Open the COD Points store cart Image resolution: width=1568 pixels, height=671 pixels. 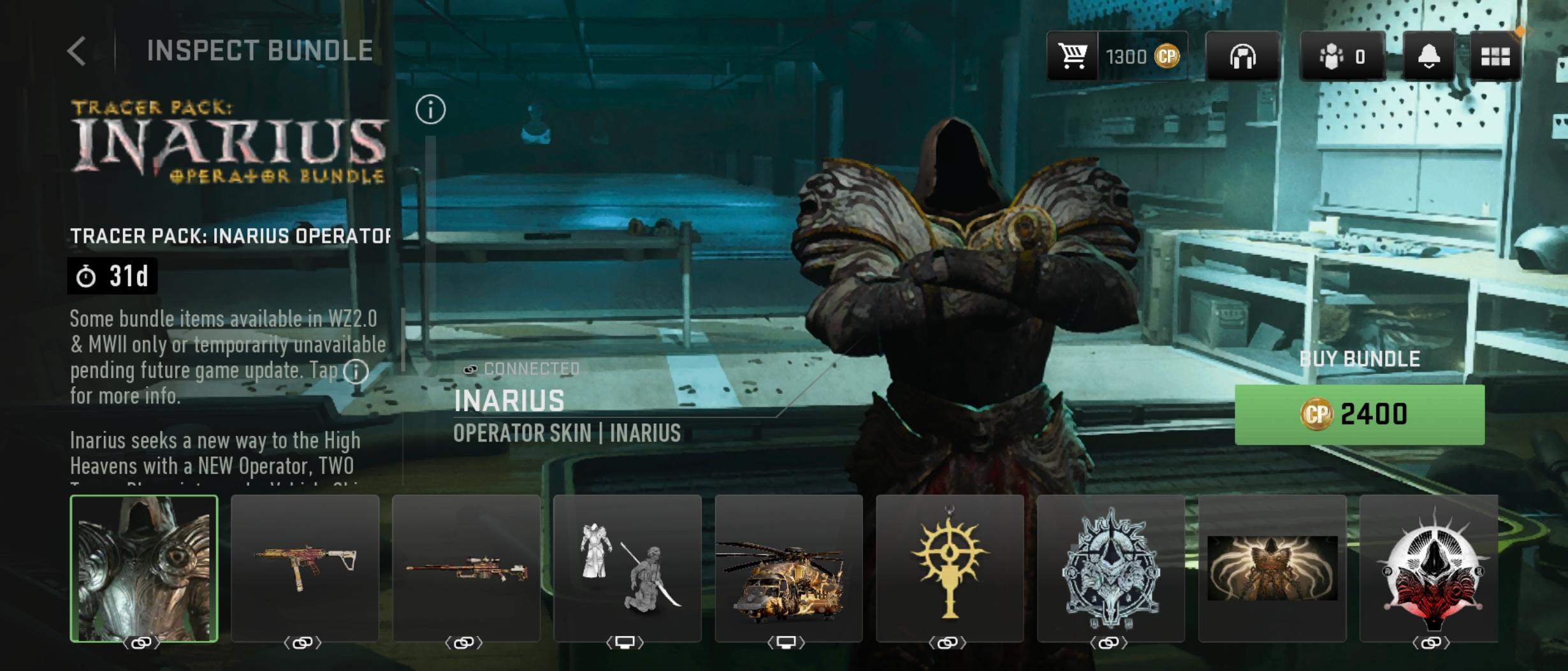(1072, 56)
